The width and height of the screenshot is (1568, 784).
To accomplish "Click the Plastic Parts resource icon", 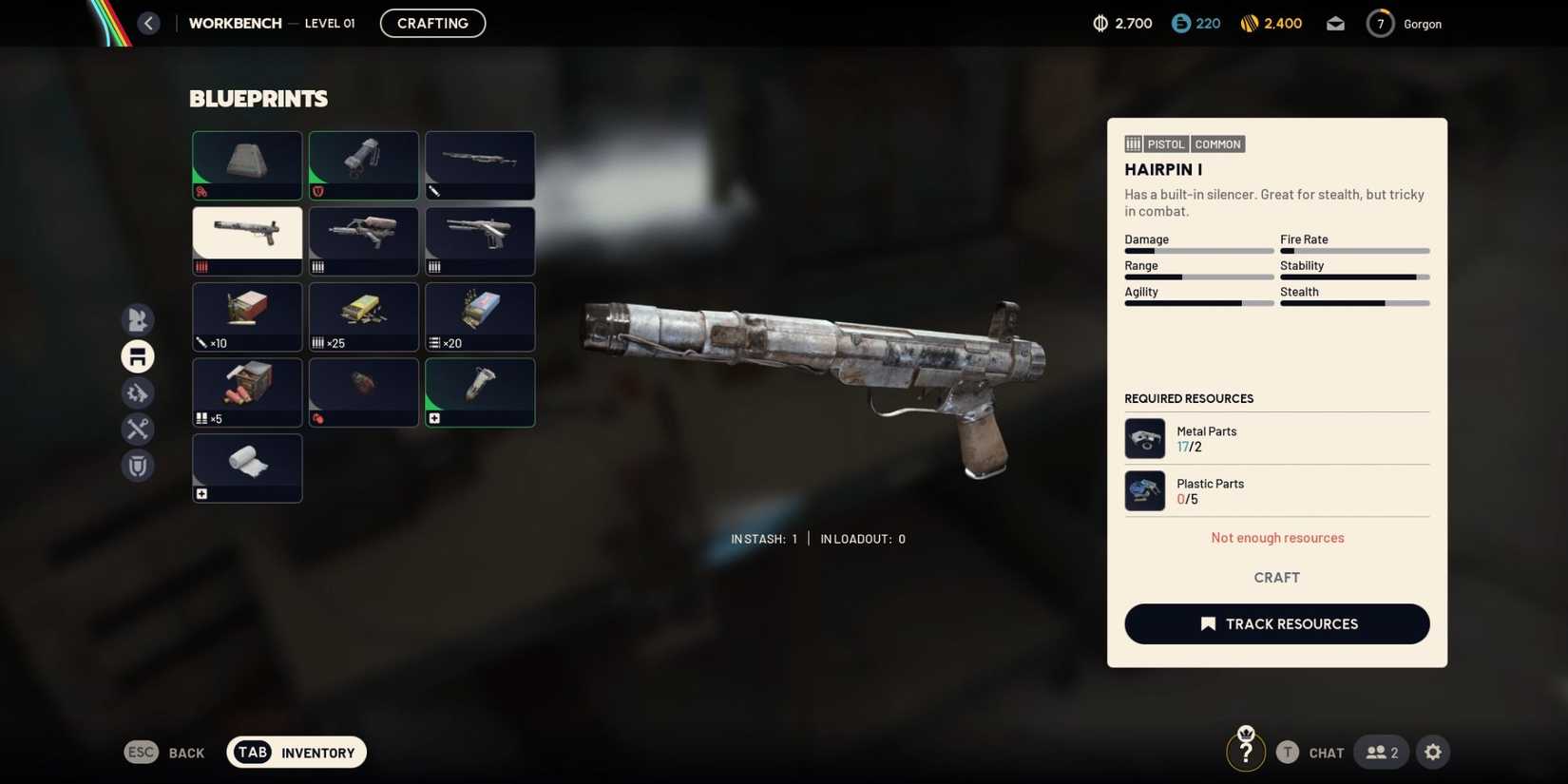I will pos(1144,490).
